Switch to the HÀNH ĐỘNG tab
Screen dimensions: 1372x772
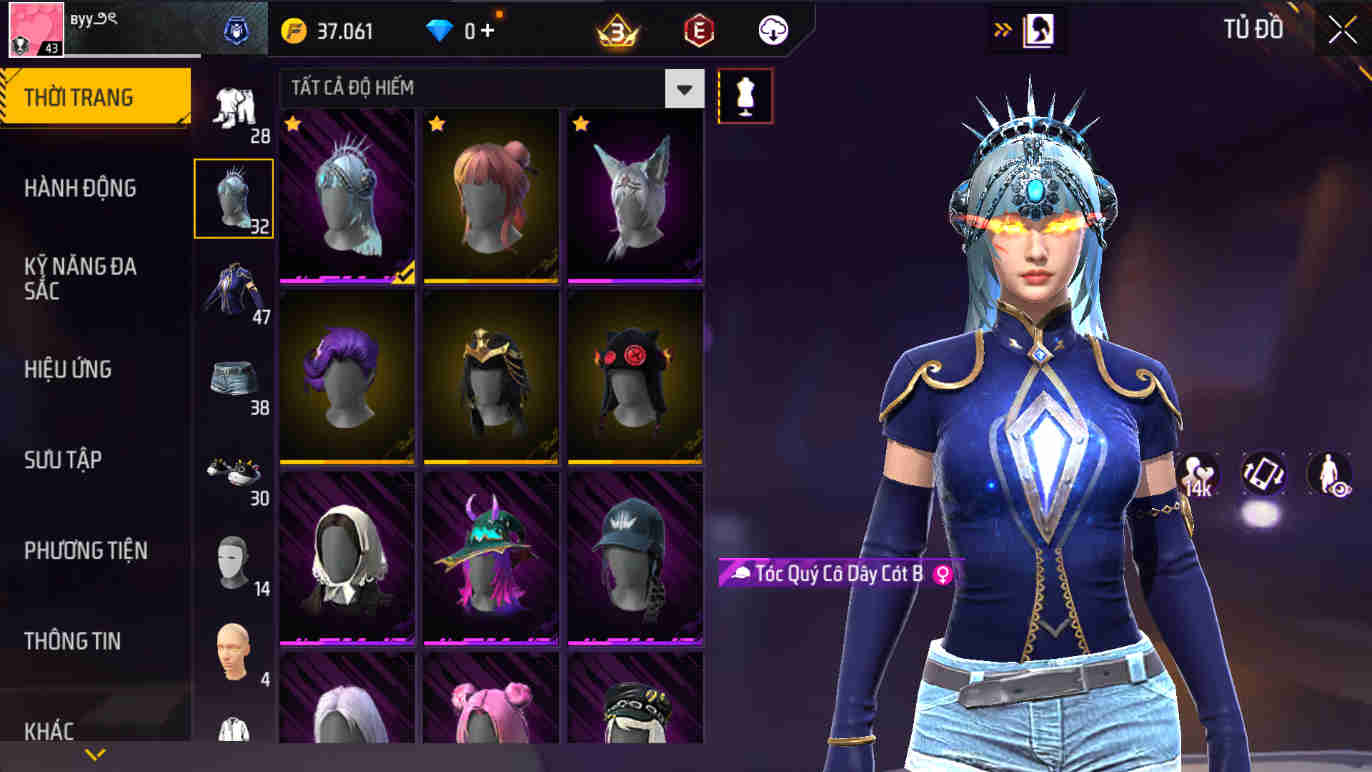82,188
